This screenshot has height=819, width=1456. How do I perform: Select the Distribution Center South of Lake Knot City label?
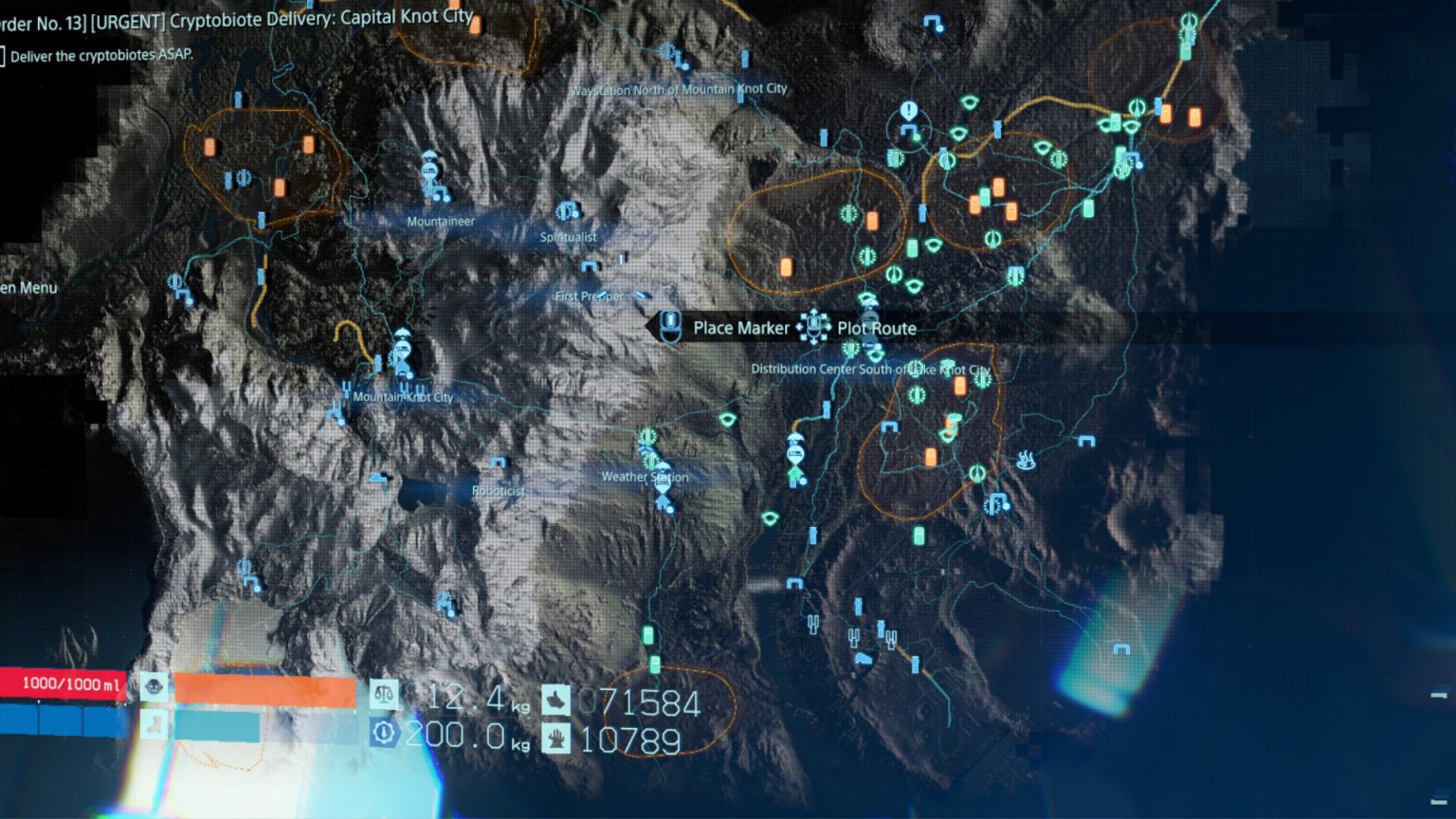click(869, 369)
